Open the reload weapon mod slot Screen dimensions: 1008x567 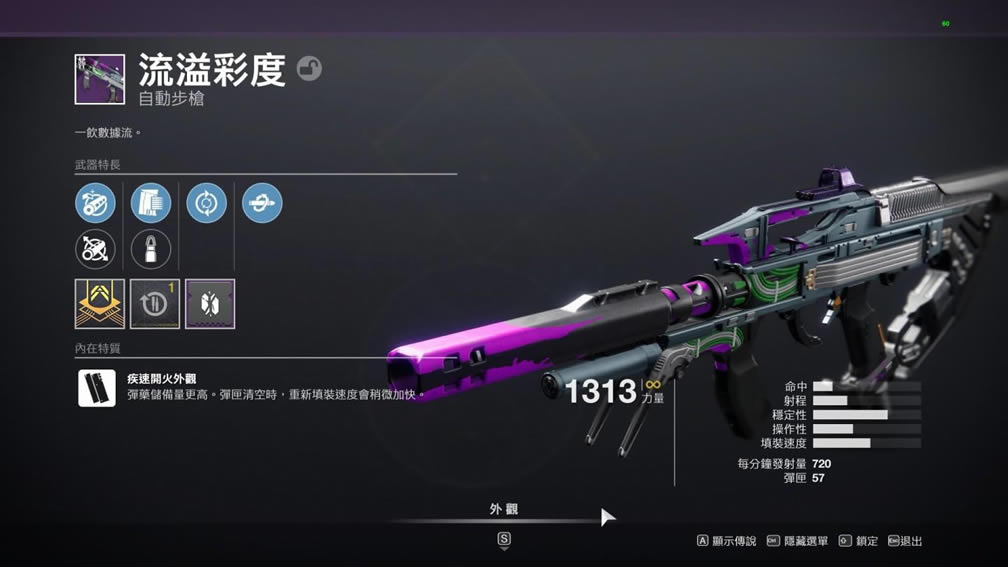155,304
